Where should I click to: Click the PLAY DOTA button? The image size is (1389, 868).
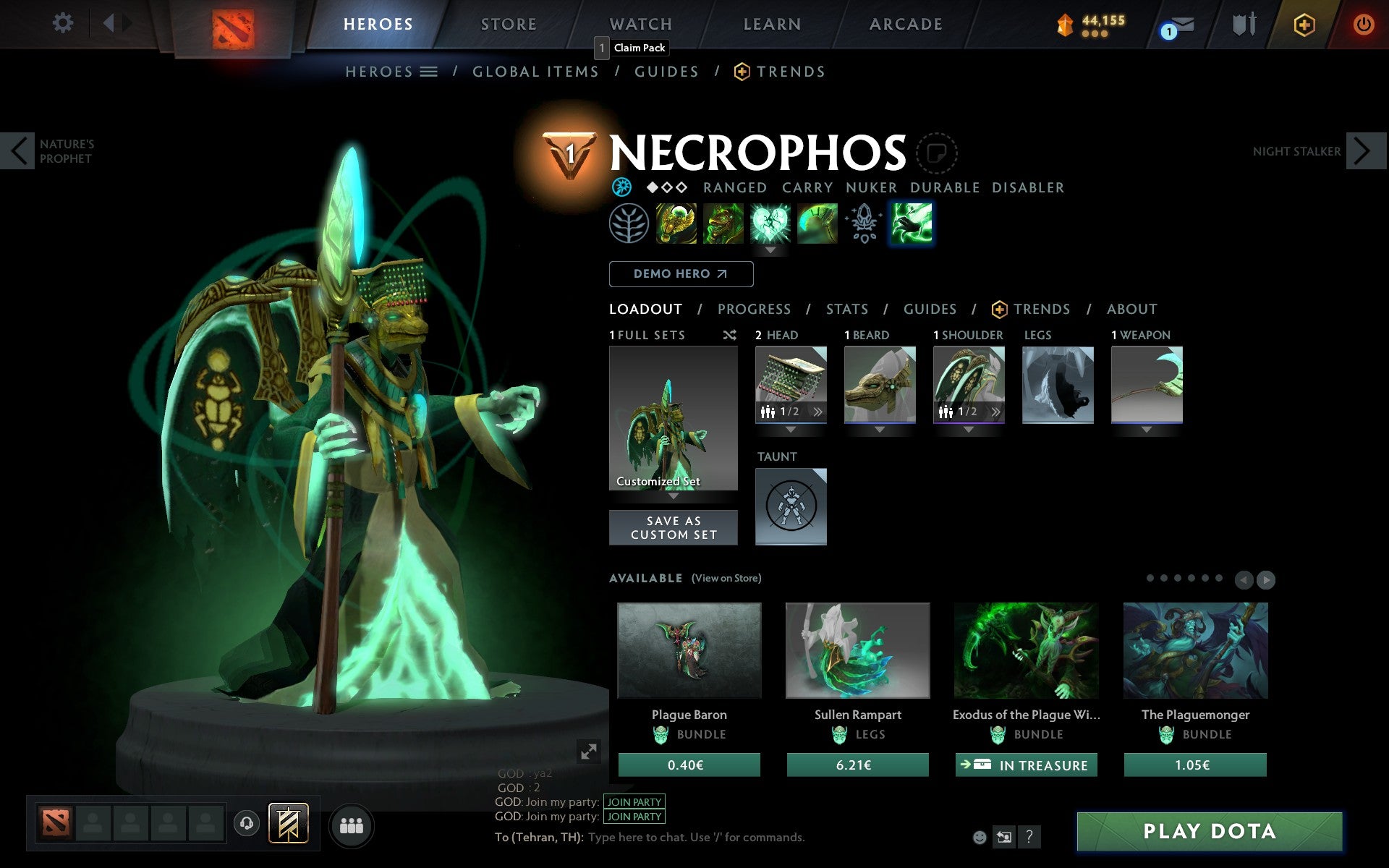pyautogui.click(x=1210, y=831)
